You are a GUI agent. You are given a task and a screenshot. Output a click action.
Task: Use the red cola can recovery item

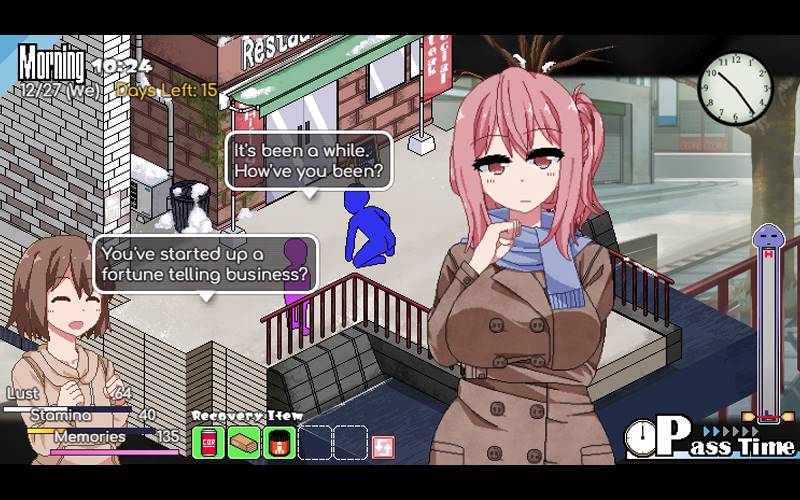coord(209,441)
